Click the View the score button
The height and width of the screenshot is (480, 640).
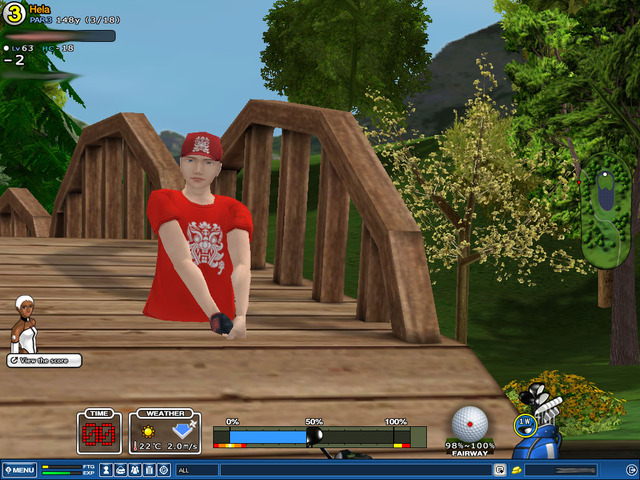(45, 360)
